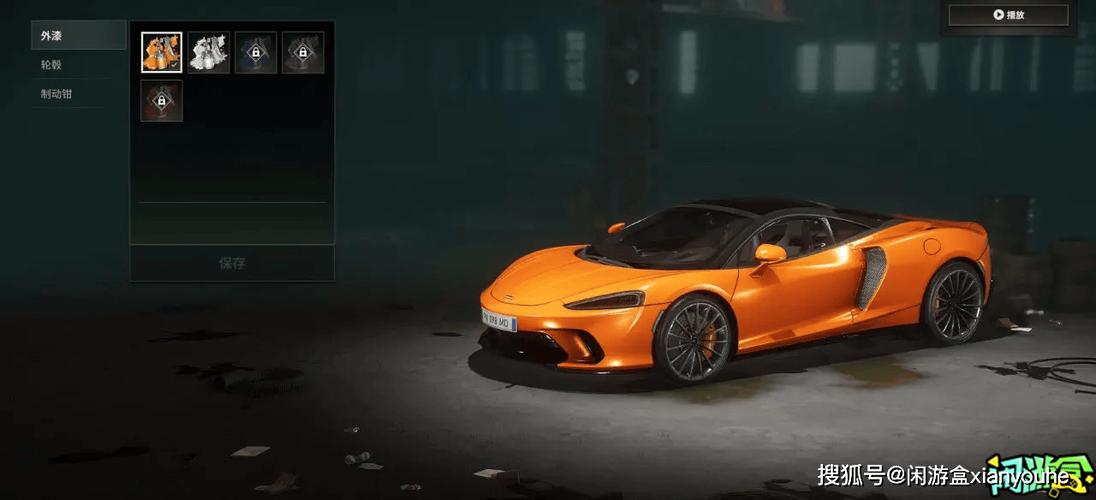1096x500 pixels.
Task: Pick the white paint swatch
Action: [x=209, y=52]
